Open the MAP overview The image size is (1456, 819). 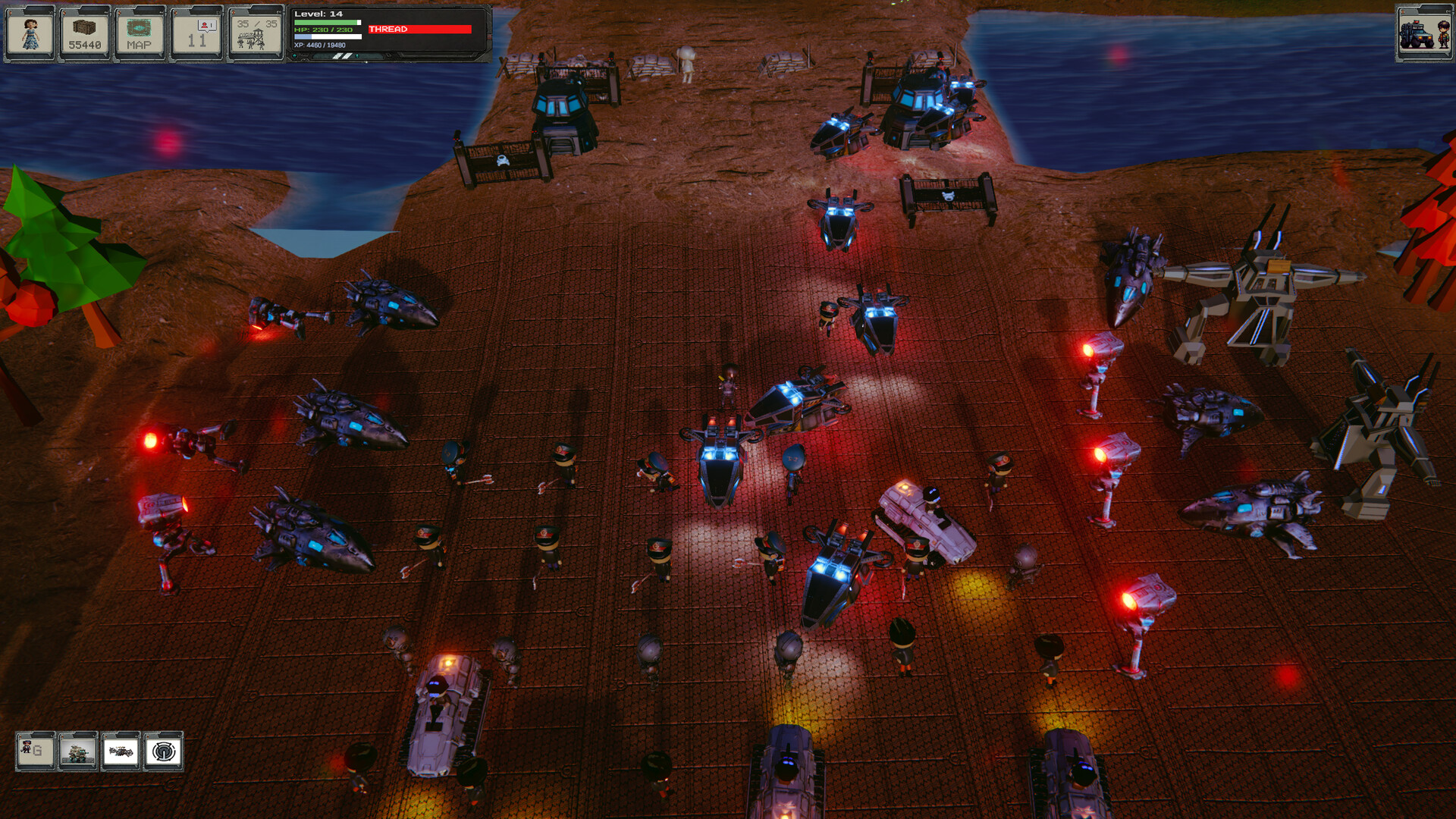click(x=140, y=32)
